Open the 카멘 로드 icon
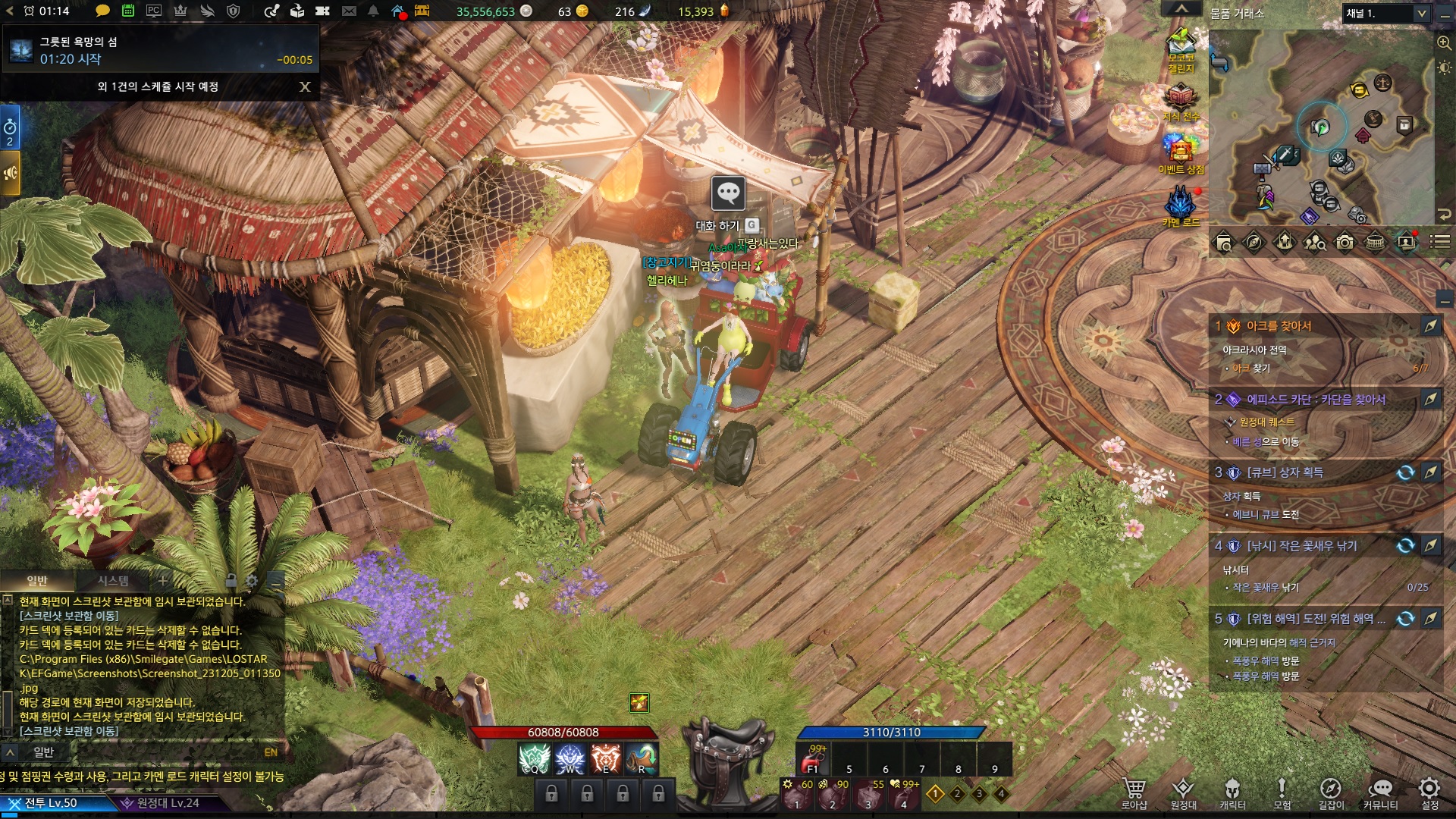 pyautogui.click(x=1181, y=206)
